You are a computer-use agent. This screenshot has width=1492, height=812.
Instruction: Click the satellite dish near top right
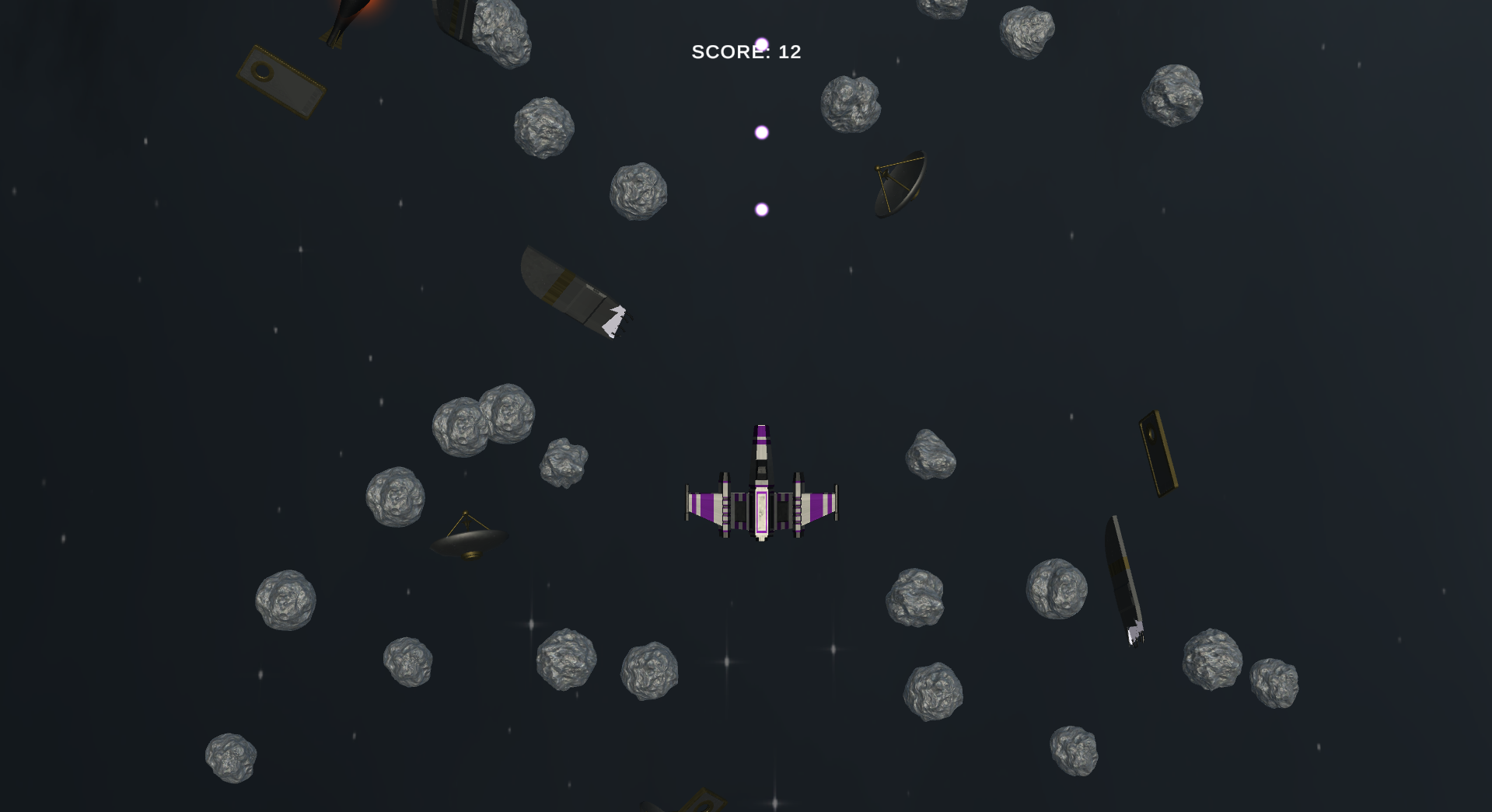click(x=900, y=183)
